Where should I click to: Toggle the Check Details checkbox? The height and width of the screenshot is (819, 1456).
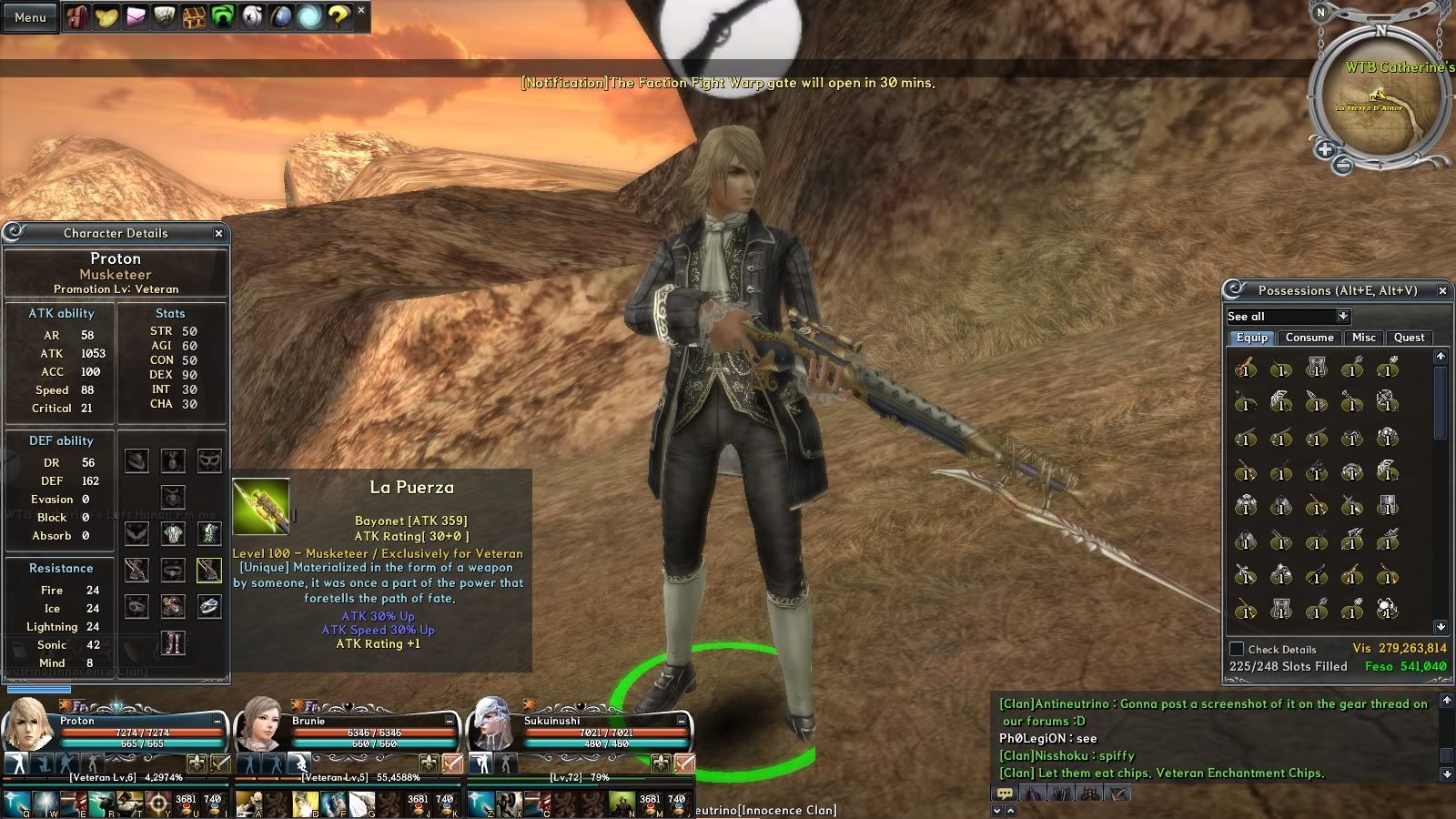(x=1237, y=649)
